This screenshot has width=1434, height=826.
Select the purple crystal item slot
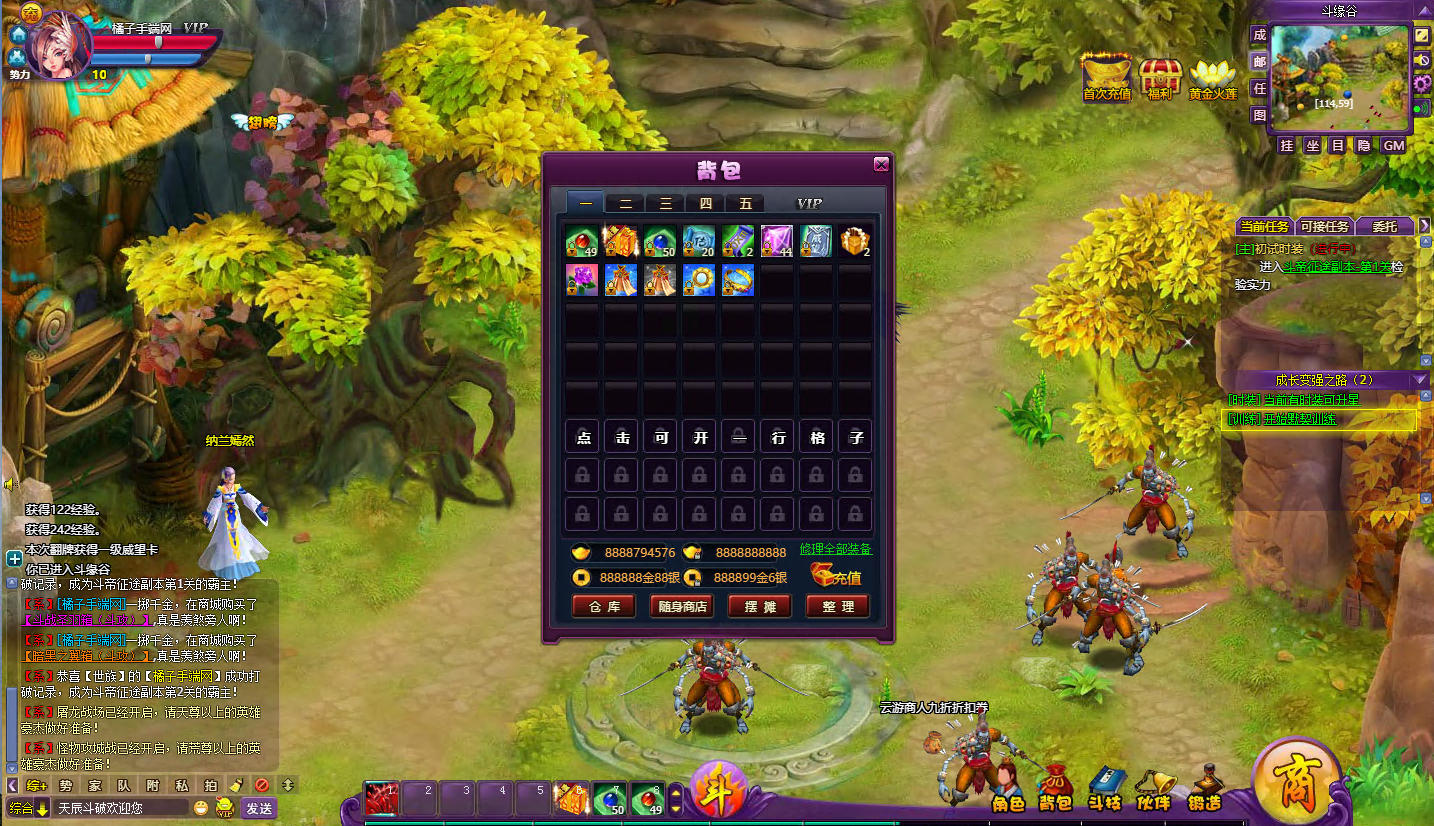pyautogui.click(x=777, y=241)
